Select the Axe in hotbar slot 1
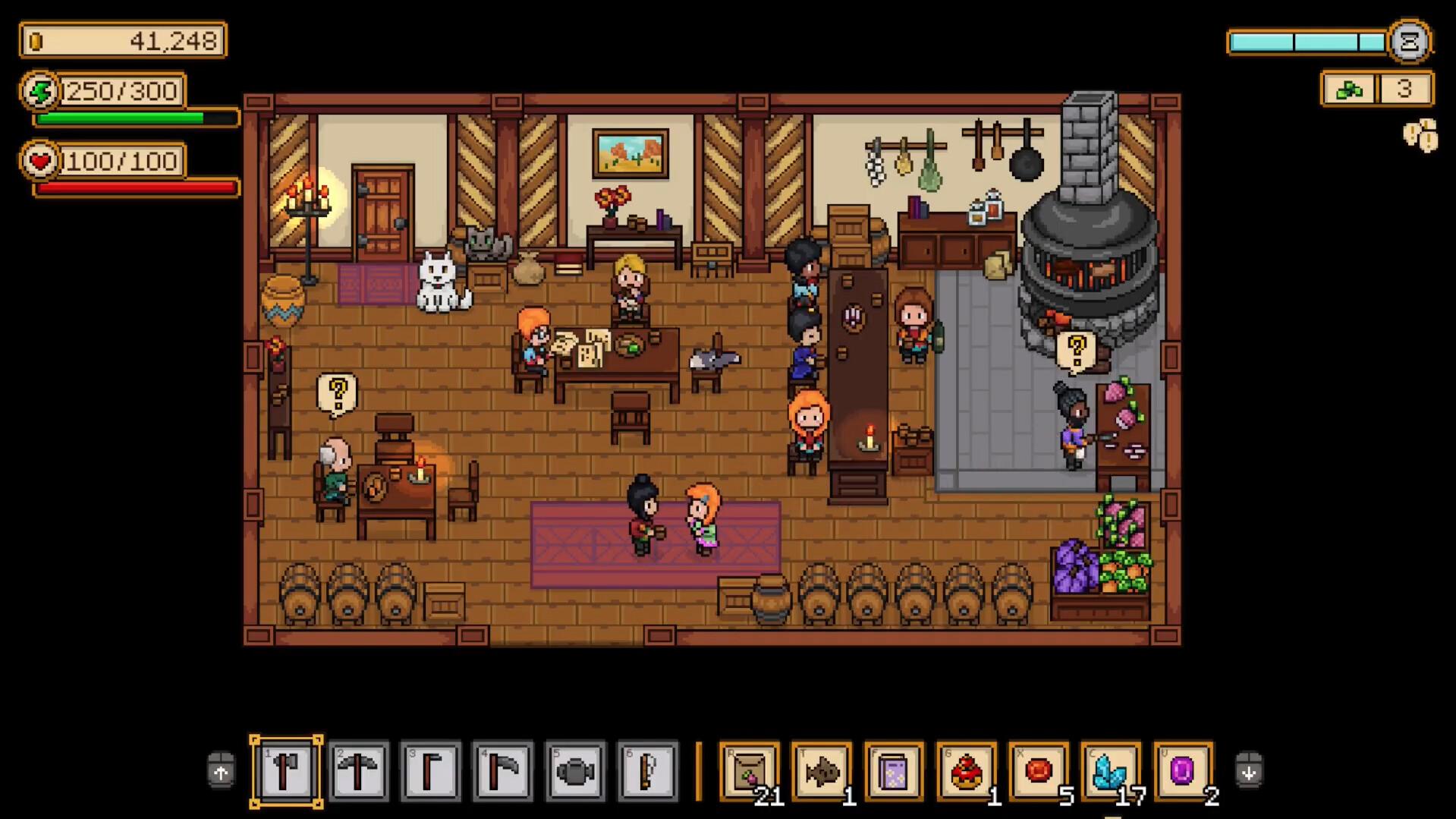This screenshot has width=1456, height=819. [x=286, y=770]
